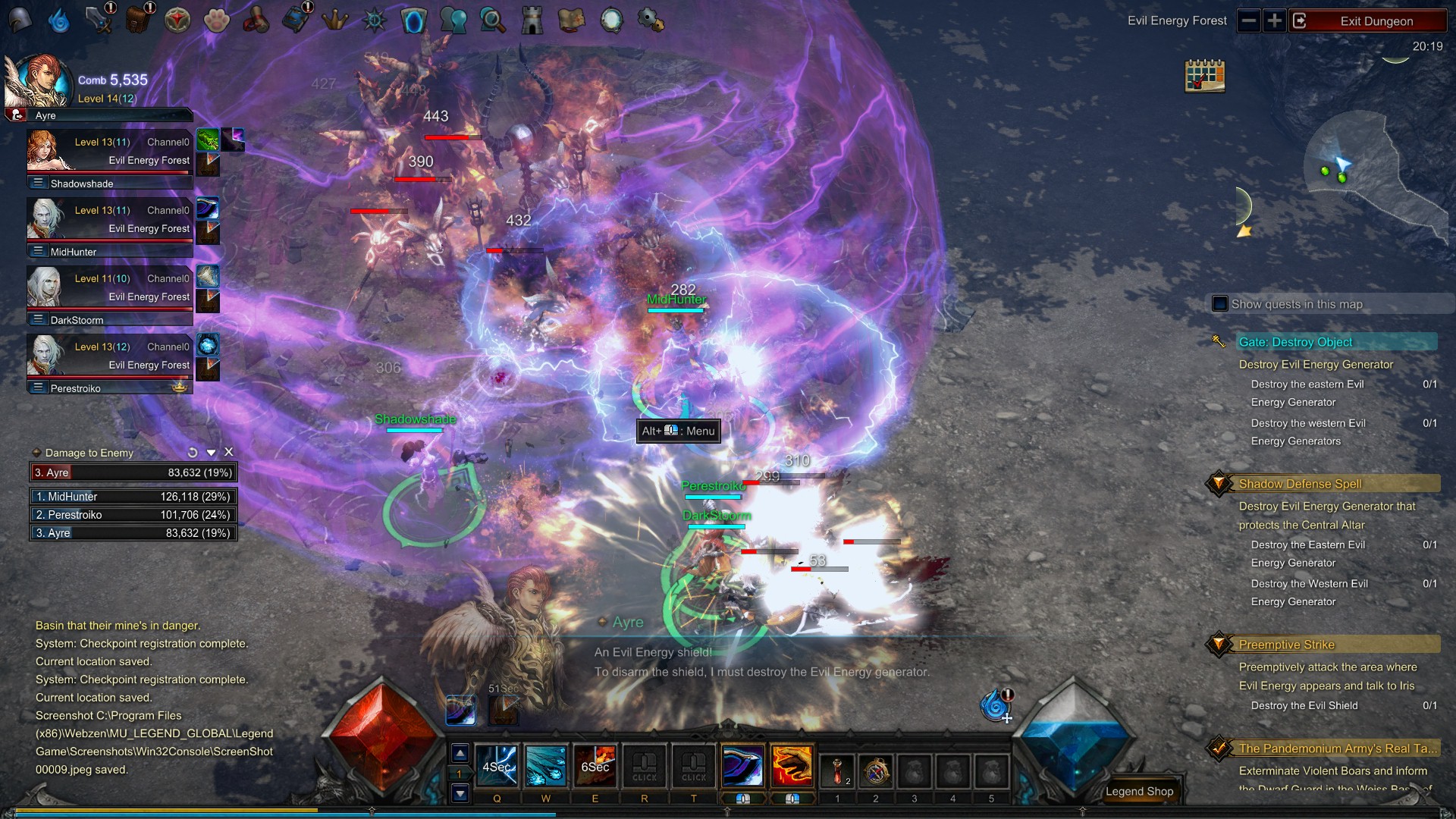Activate the fiery hand skill slot
The image size is (1456, 819).
pos(792,767)
